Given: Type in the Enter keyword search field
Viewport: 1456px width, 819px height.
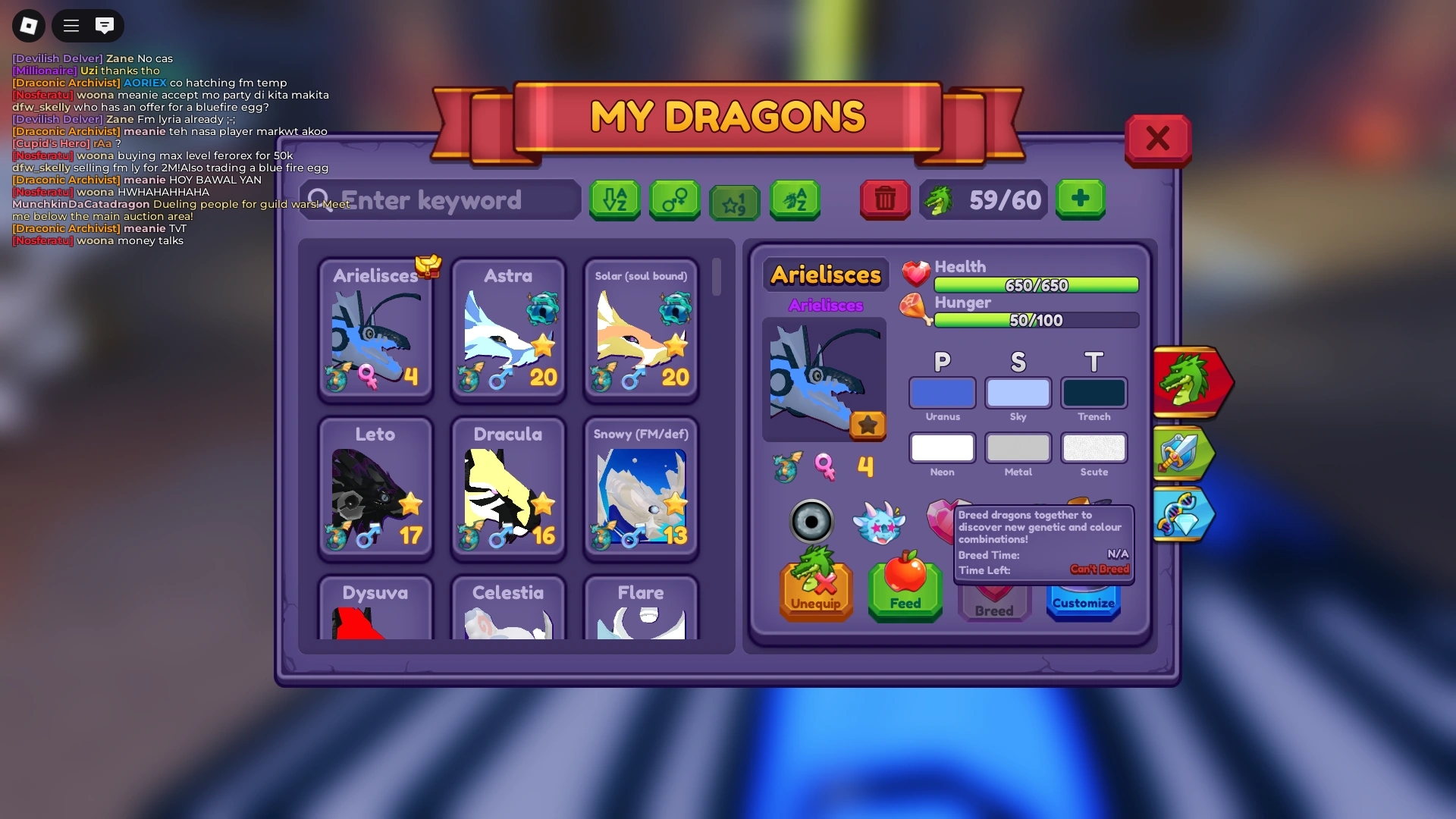Looking at the screenshot, I should click(x=440, y=200).
